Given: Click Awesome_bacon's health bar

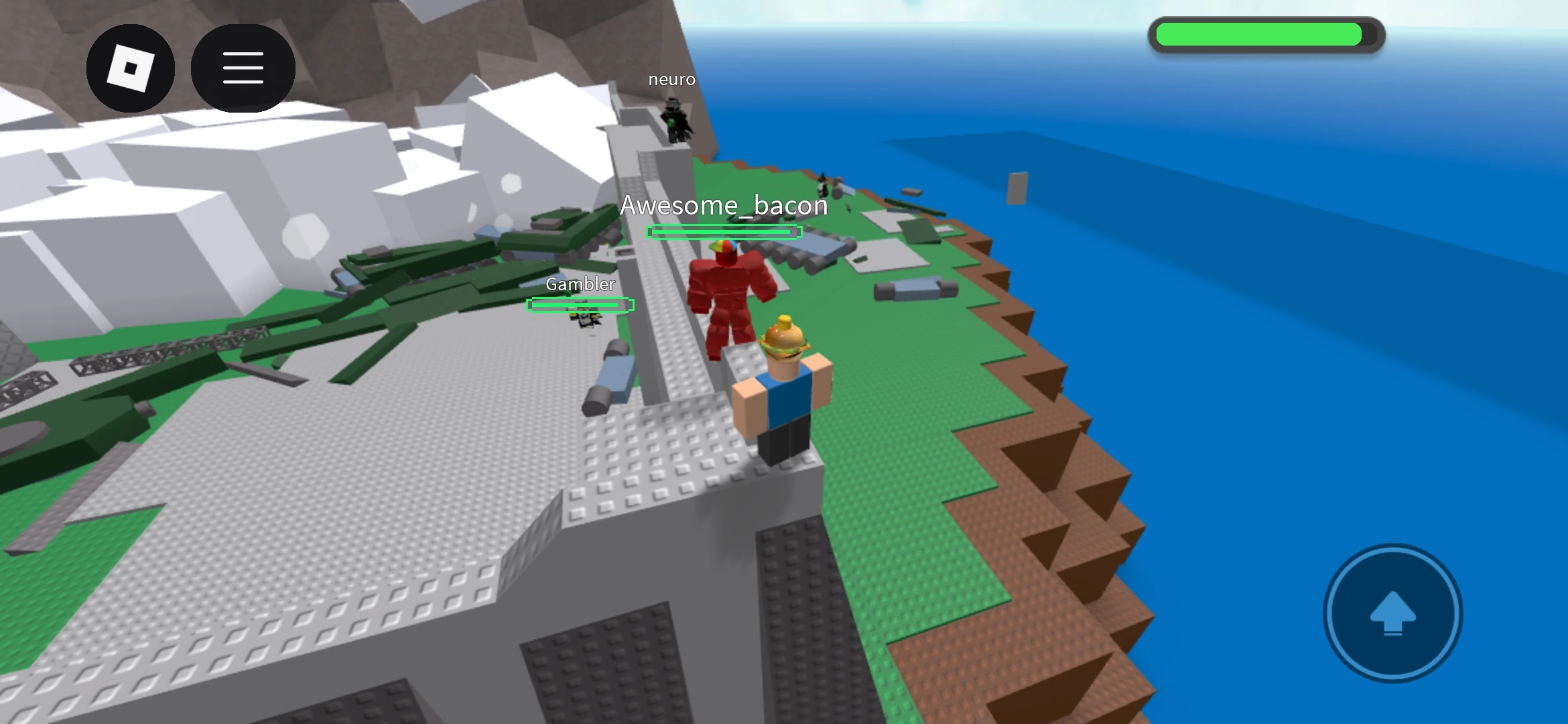Looking at the screenshot, I should click(724, 233).
